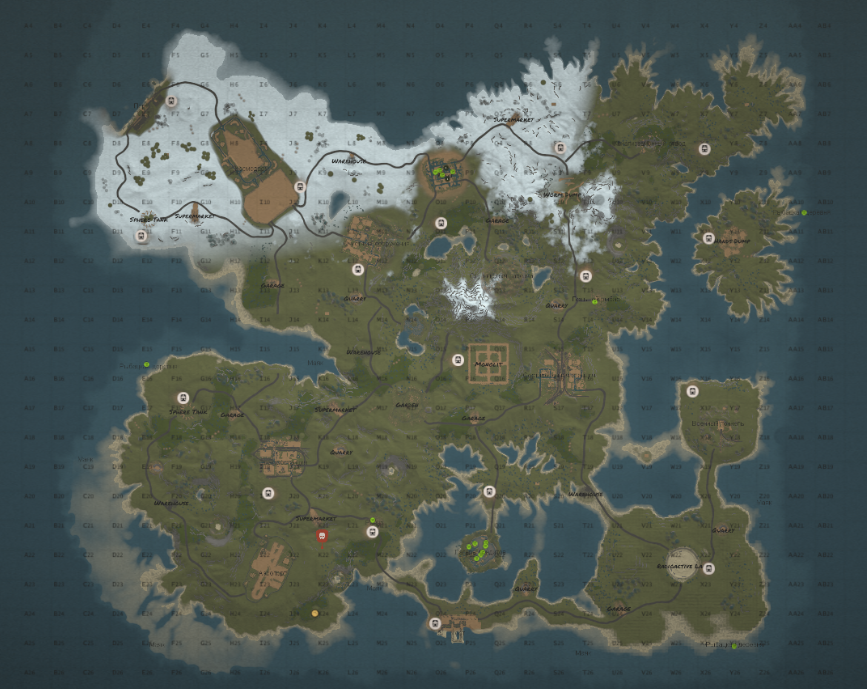Open the vending marker left of Monolit
Viewport: 867px width, 689px height.
[458, 360]
